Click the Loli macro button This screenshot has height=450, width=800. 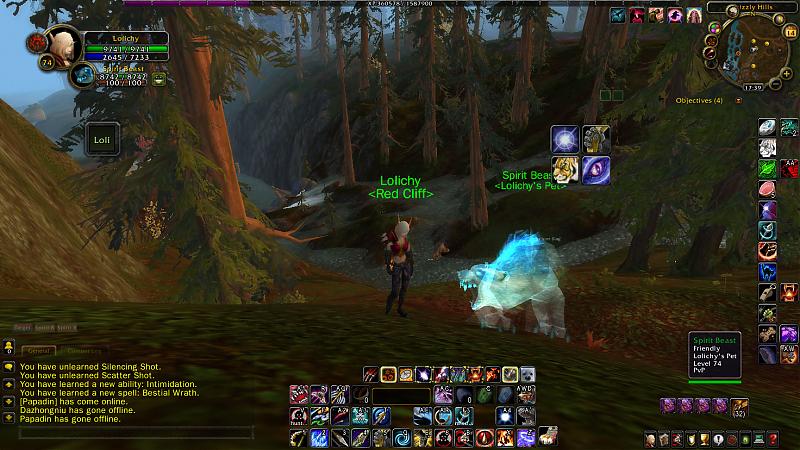point(102,140)
